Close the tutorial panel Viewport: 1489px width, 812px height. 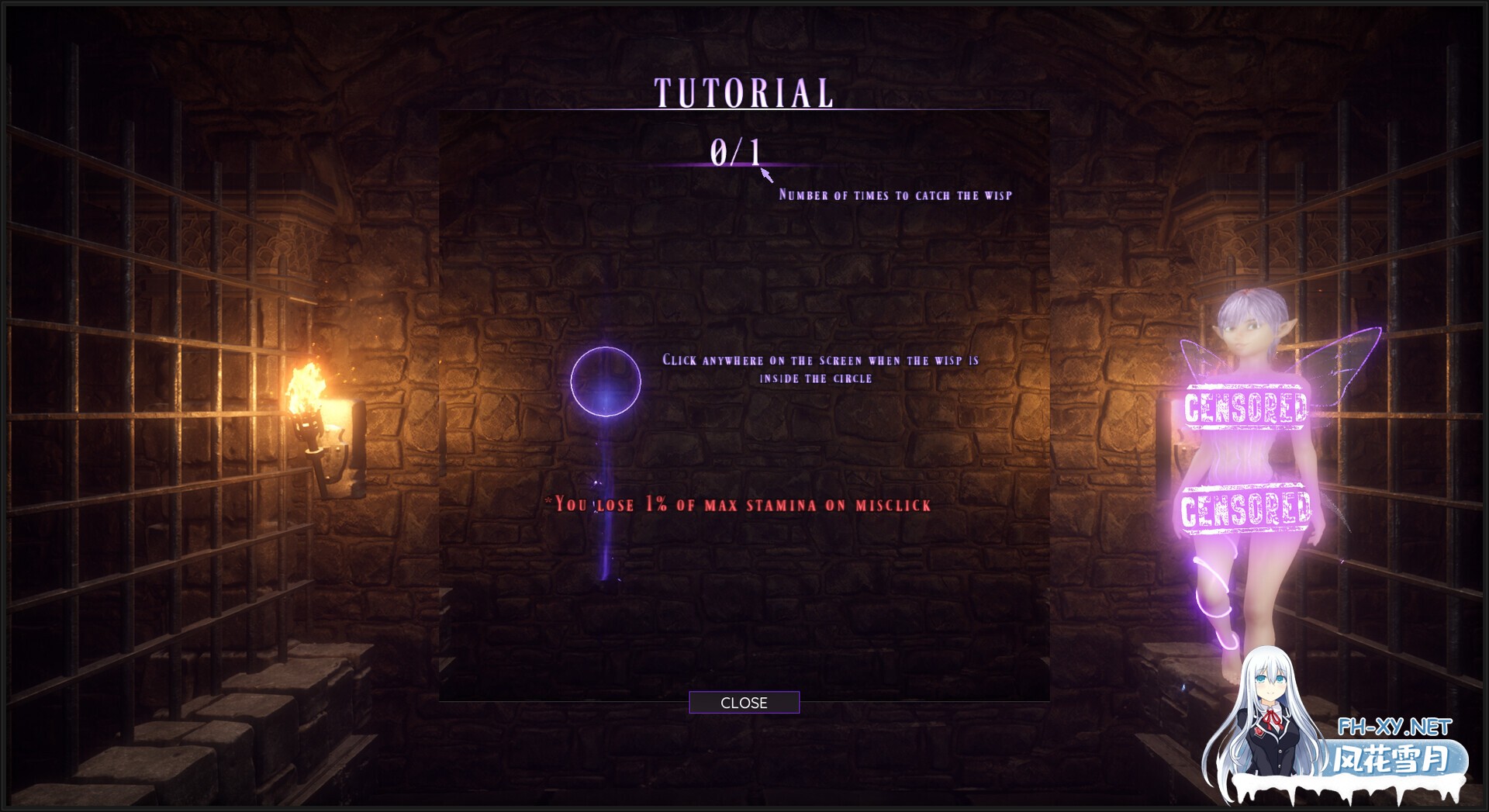coord(744,703)
